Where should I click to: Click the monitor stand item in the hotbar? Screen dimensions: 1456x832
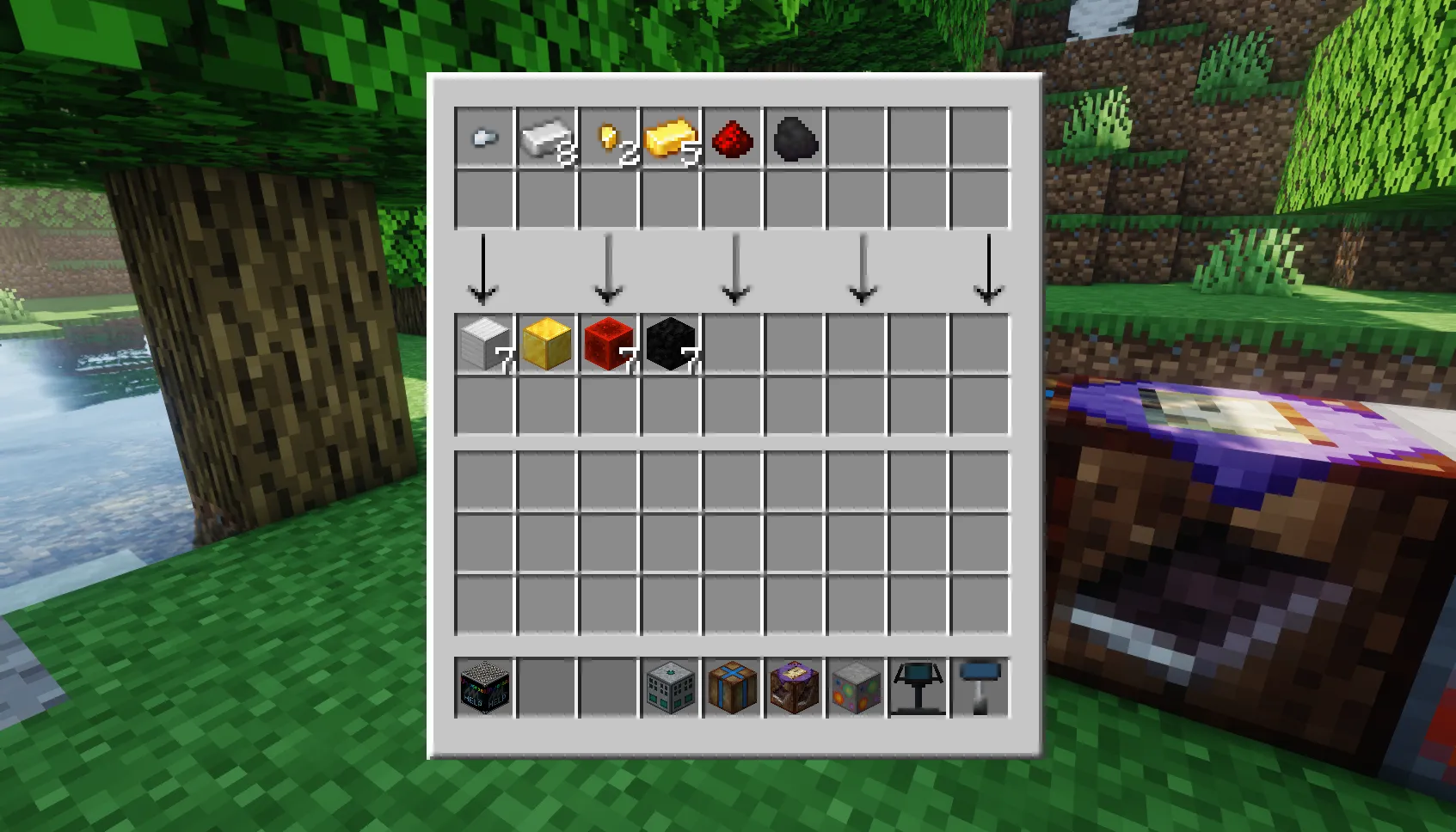pyautogui.click(x=917, y=686)
